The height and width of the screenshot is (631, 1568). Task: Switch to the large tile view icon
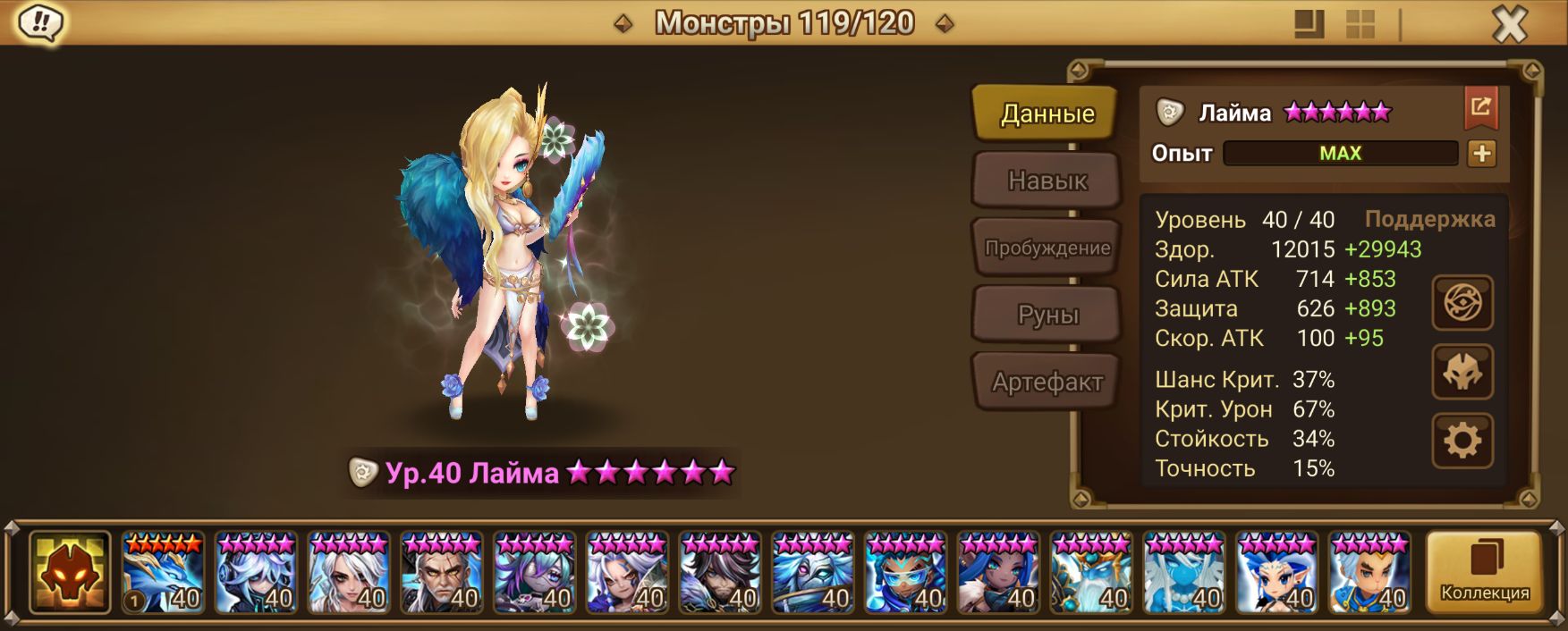coord(1309,24)
